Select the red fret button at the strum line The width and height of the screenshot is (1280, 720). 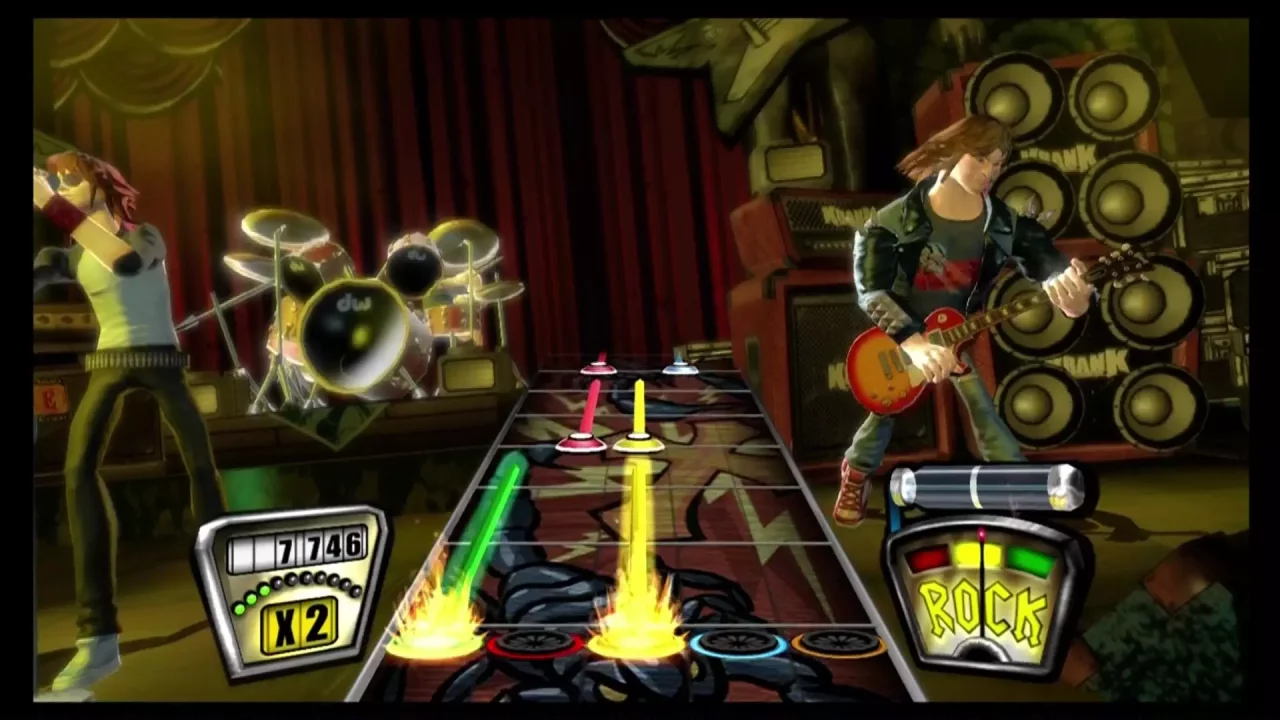[x=533, y=642]
